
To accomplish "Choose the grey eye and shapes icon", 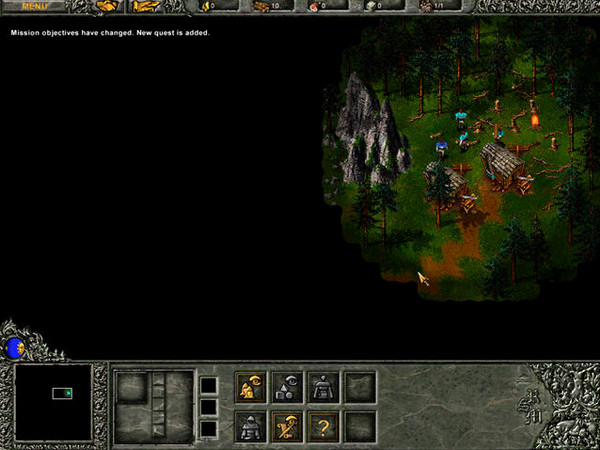I will (288, 388).
